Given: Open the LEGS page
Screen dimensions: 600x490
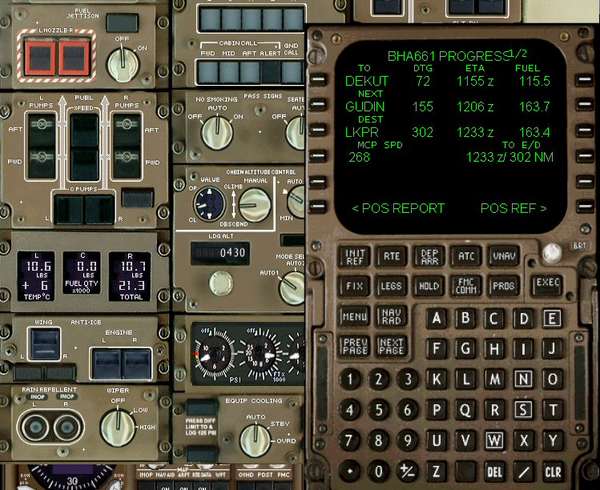Looking at the screenshot, I should (392, 285).
